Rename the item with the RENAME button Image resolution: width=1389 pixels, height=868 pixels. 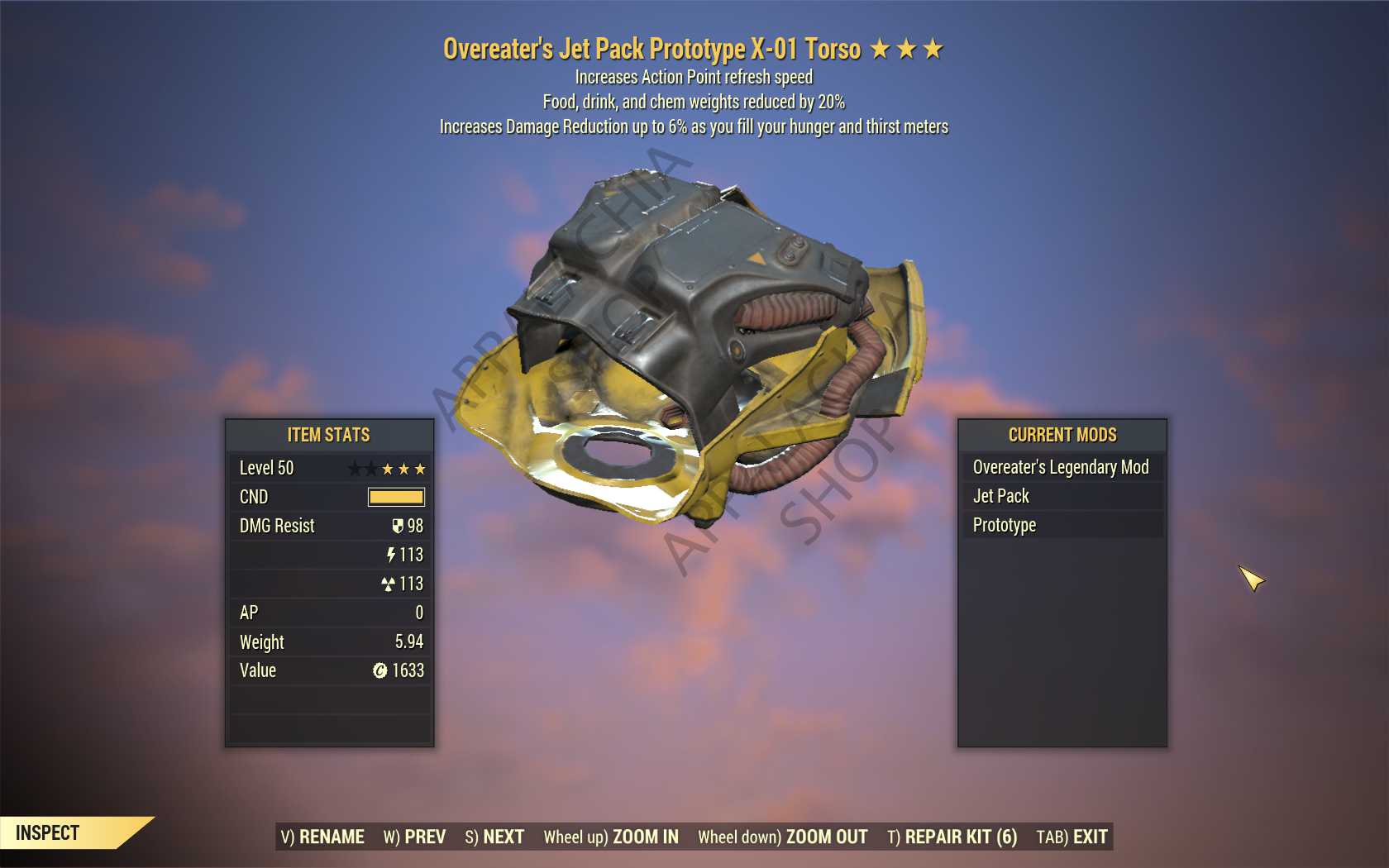tap(322, 837)
